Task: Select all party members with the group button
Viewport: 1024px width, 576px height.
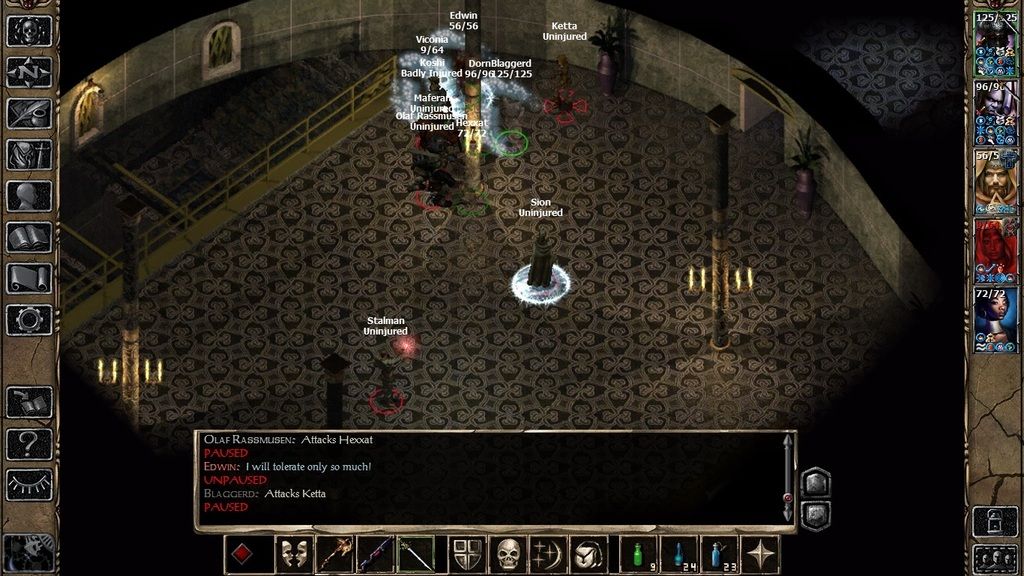Action: [996, 556]
